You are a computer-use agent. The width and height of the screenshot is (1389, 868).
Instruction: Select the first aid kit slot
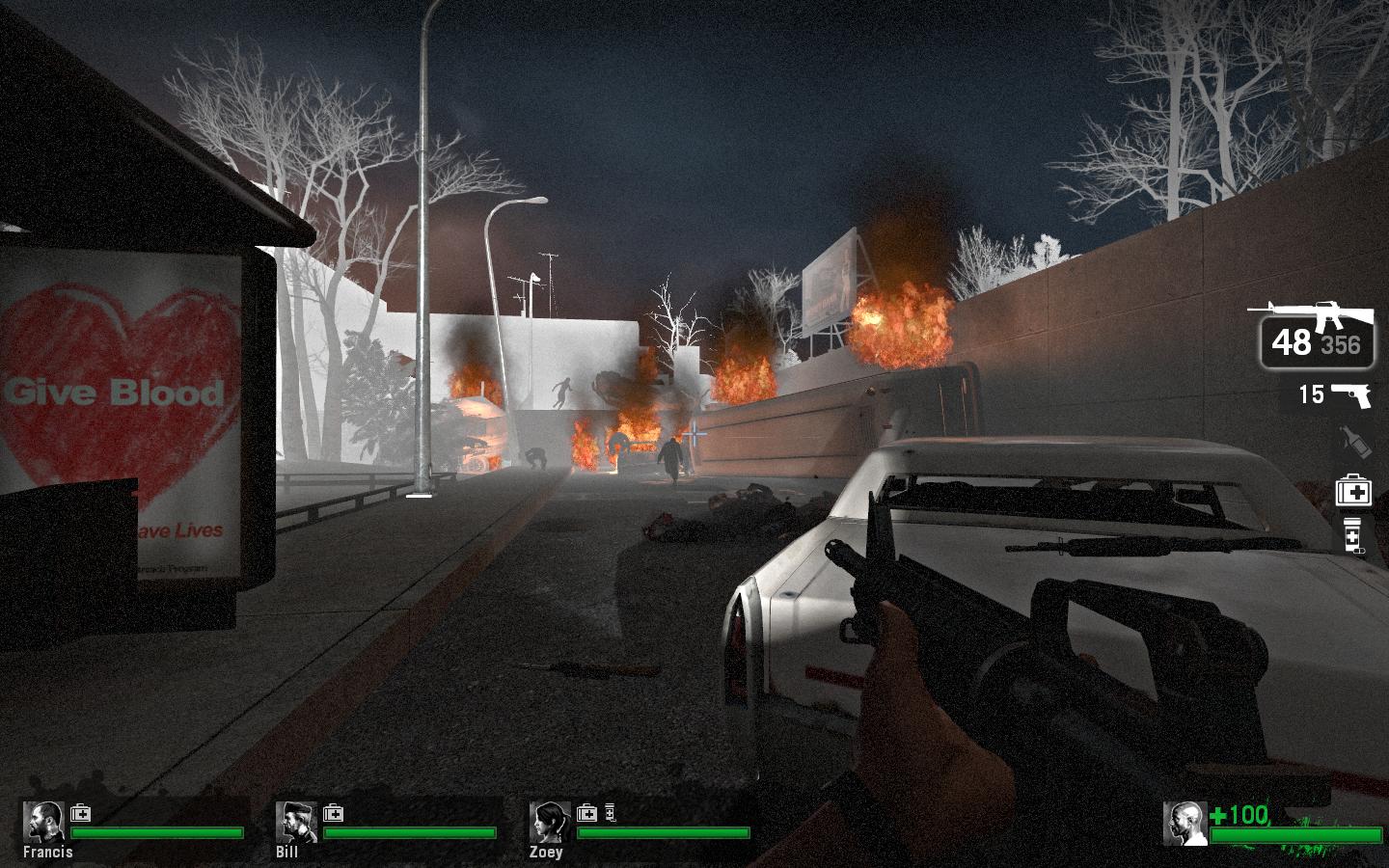(1353, 491)
